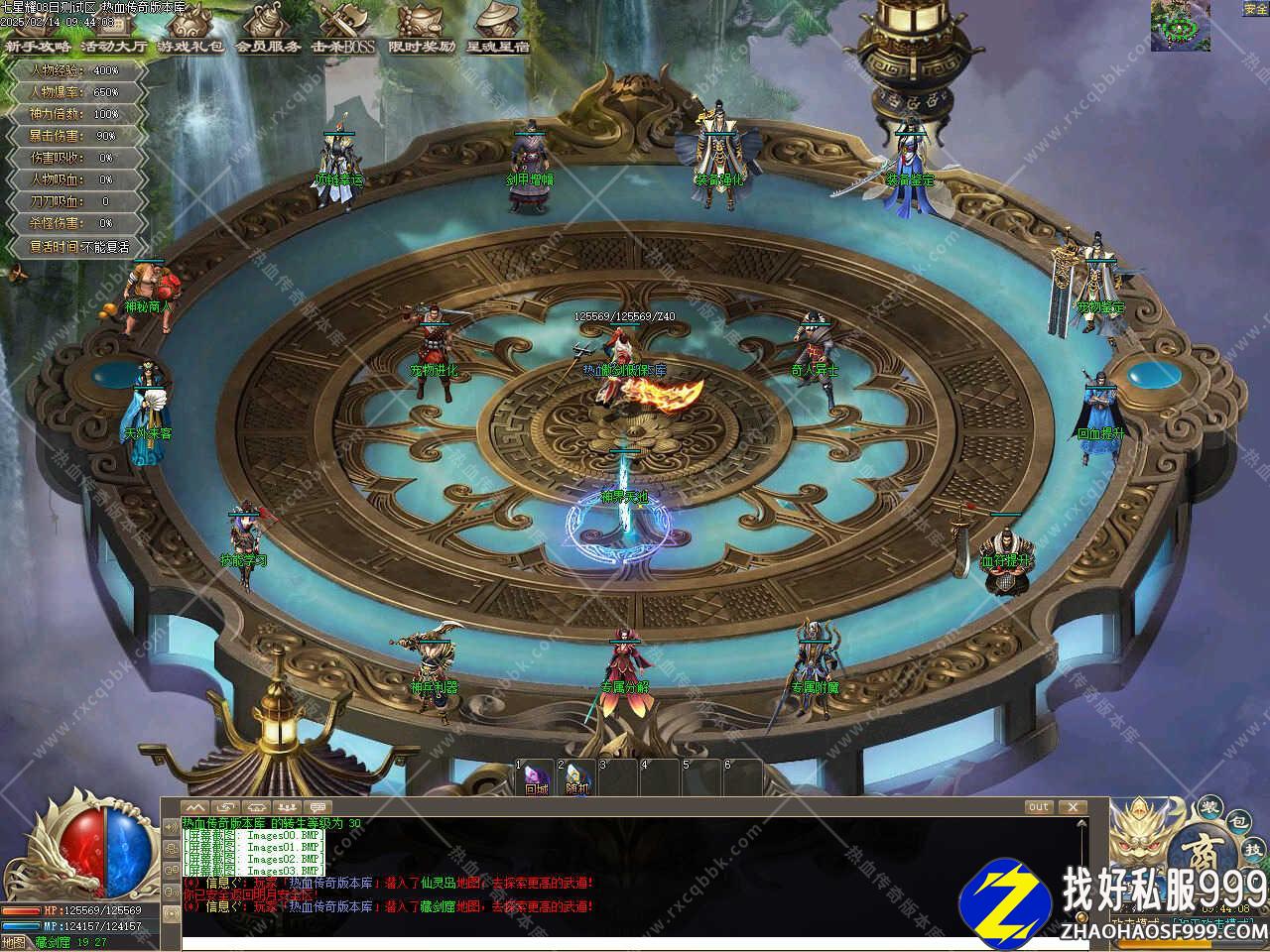
Task: Select the group-of-people chat channel tab
Action: coord(288,807)
